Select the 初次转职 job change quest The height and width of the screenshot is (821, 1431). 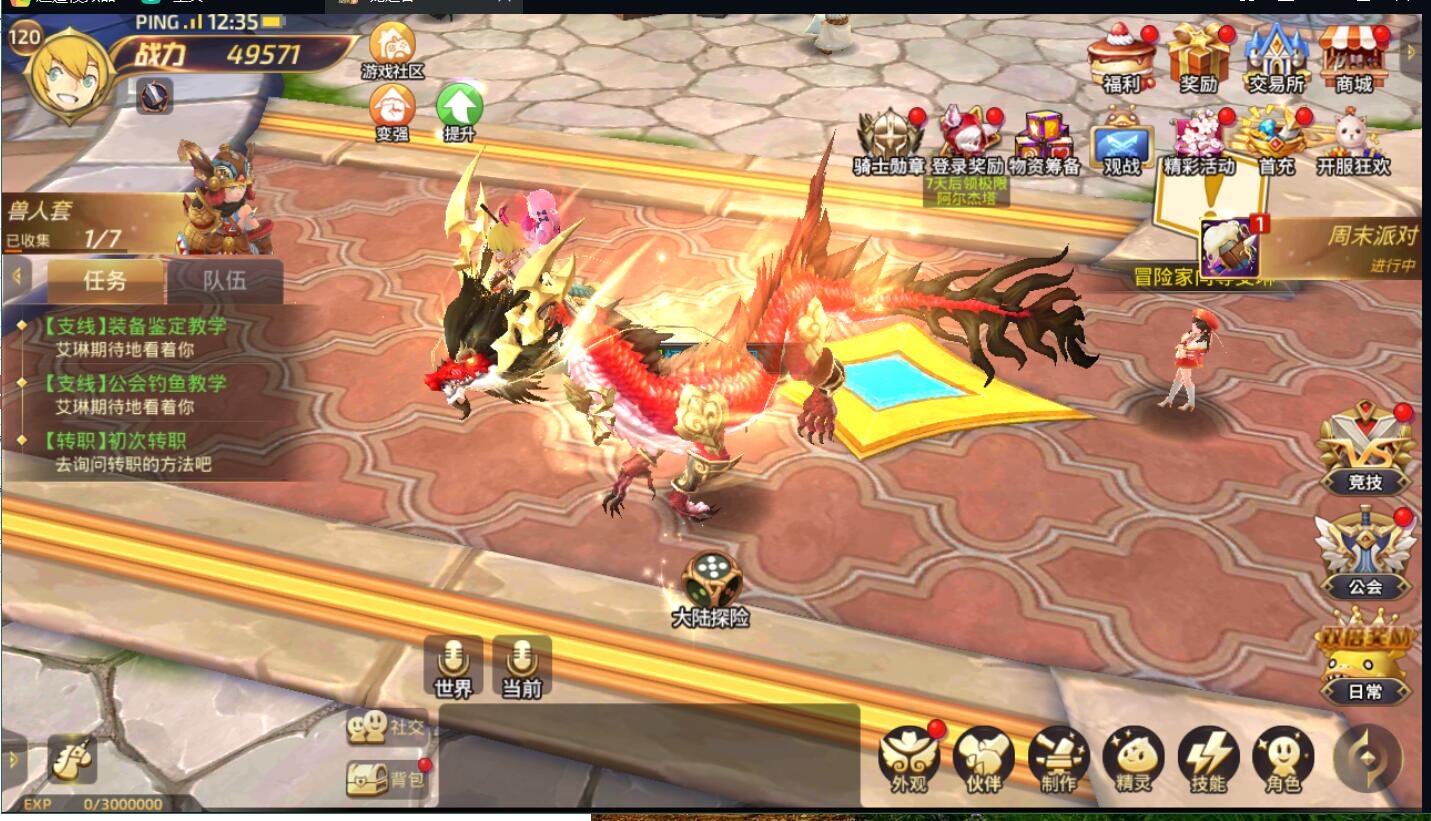(x=124, y=451)
